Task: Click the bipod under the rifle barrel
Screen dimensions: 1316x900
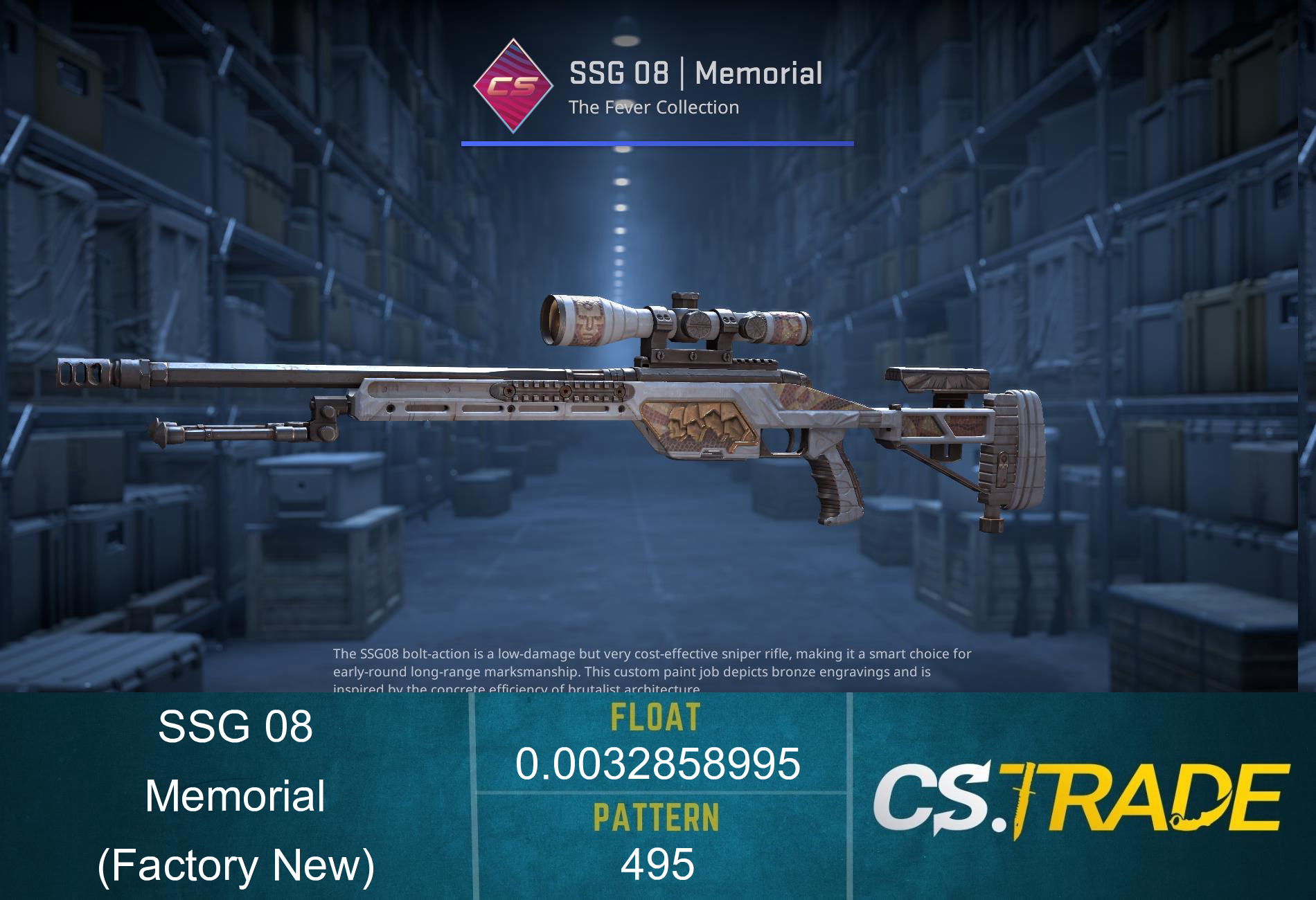Action: pyautogui.click(x=229, y=433)
